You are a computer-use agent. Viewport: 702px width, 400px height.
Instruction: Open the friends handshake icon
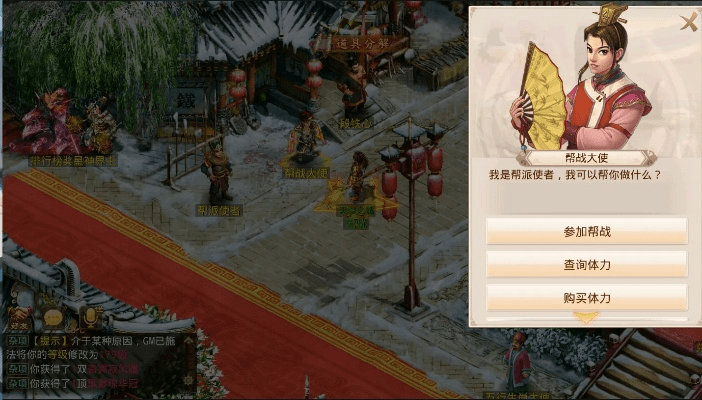pyautogui.click(x=18, y=314)
